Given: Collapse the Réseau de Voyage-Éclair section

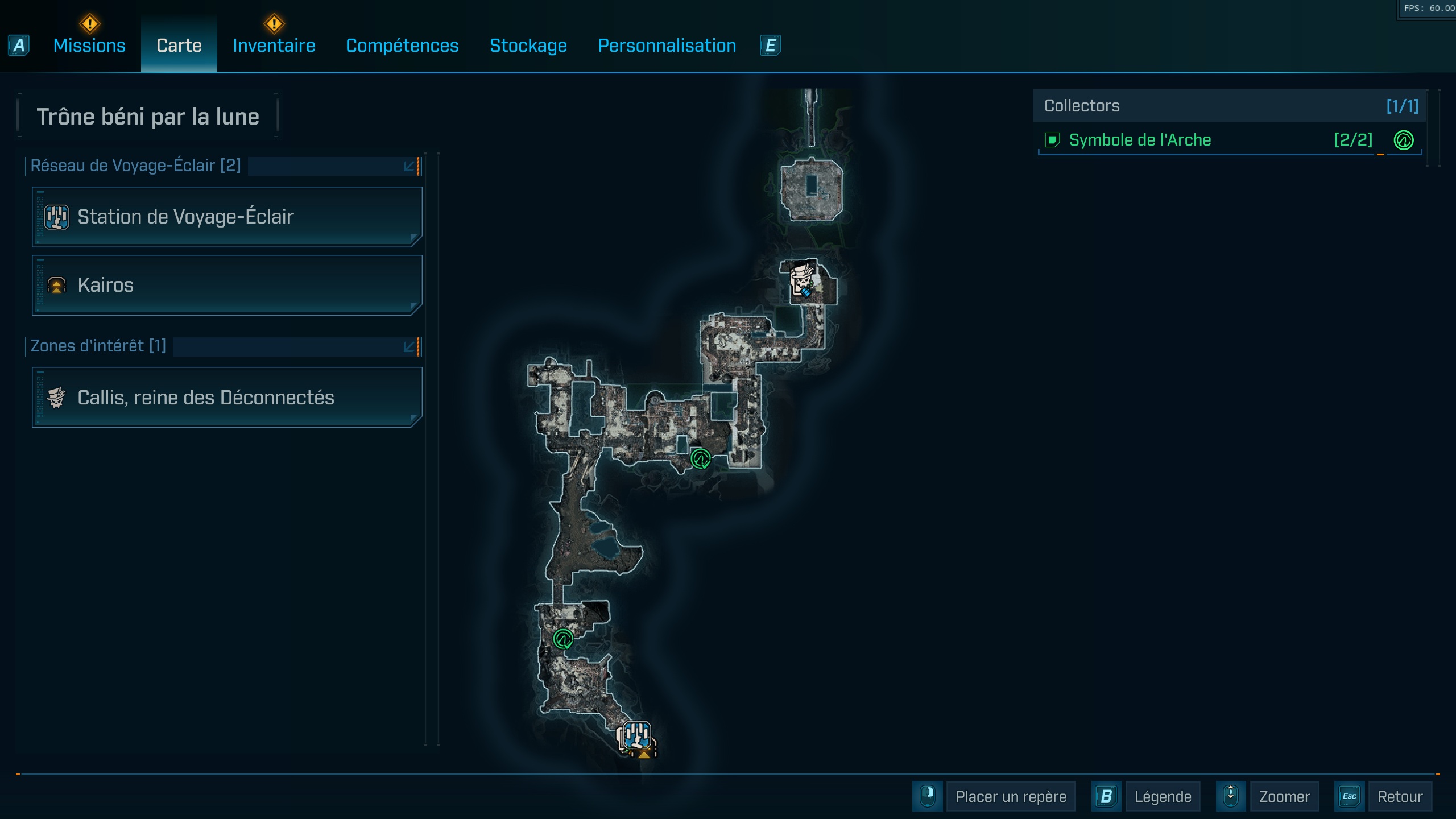Looking at the screenshot, I should 409,166.
